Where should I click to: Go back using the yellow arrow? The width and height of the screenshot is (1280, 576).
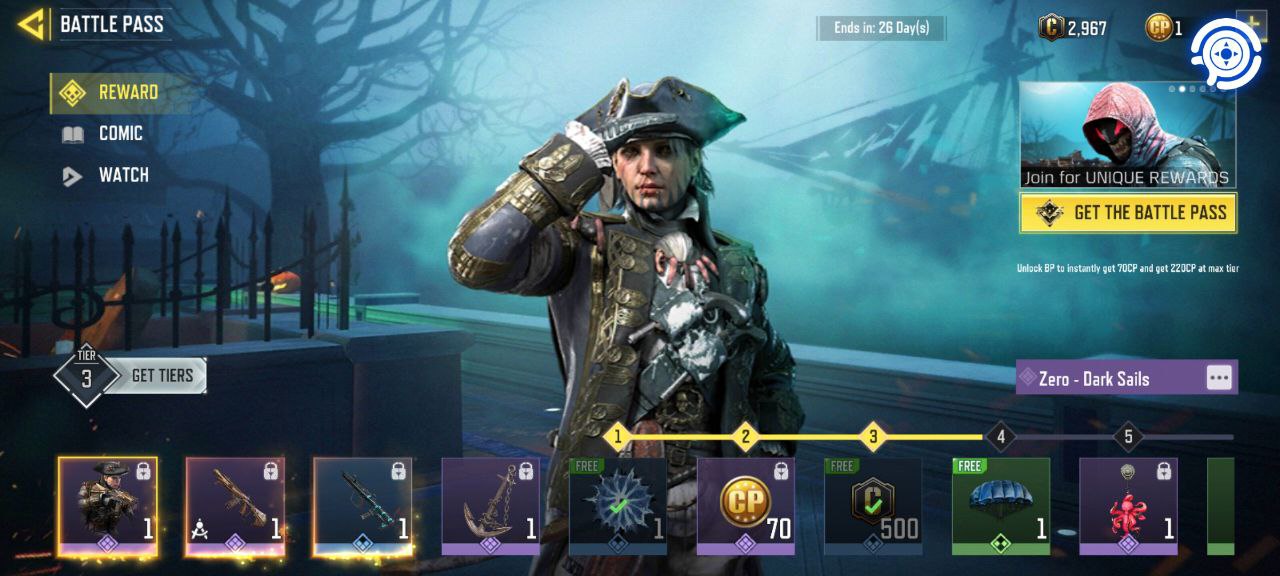(x=32, y=24)
